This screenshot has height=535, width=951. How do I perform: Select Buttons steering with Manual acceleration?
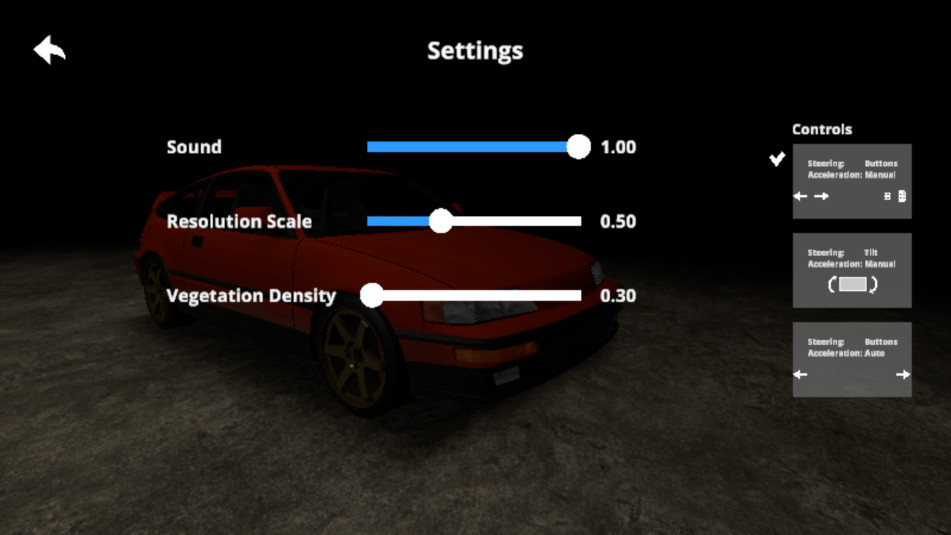click(x=852, y=181)
